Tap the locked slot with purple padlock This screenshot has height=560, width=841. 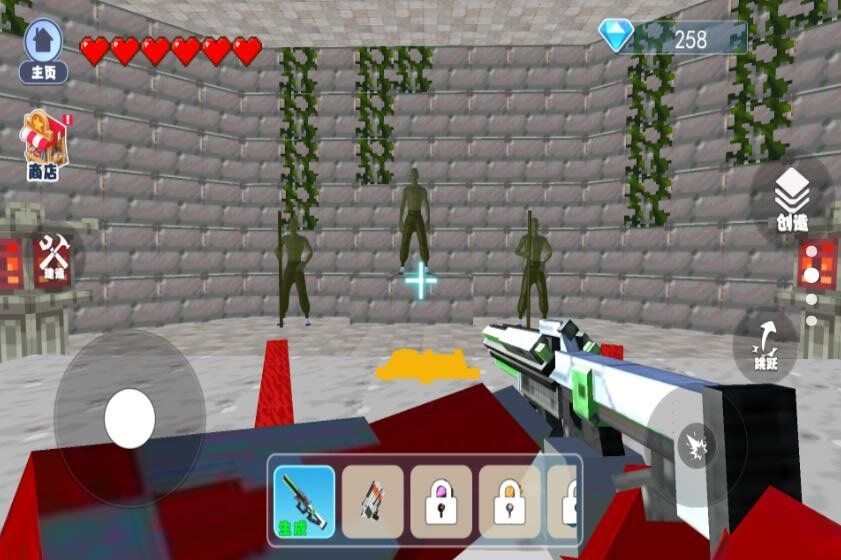click(x=441, y=497)
